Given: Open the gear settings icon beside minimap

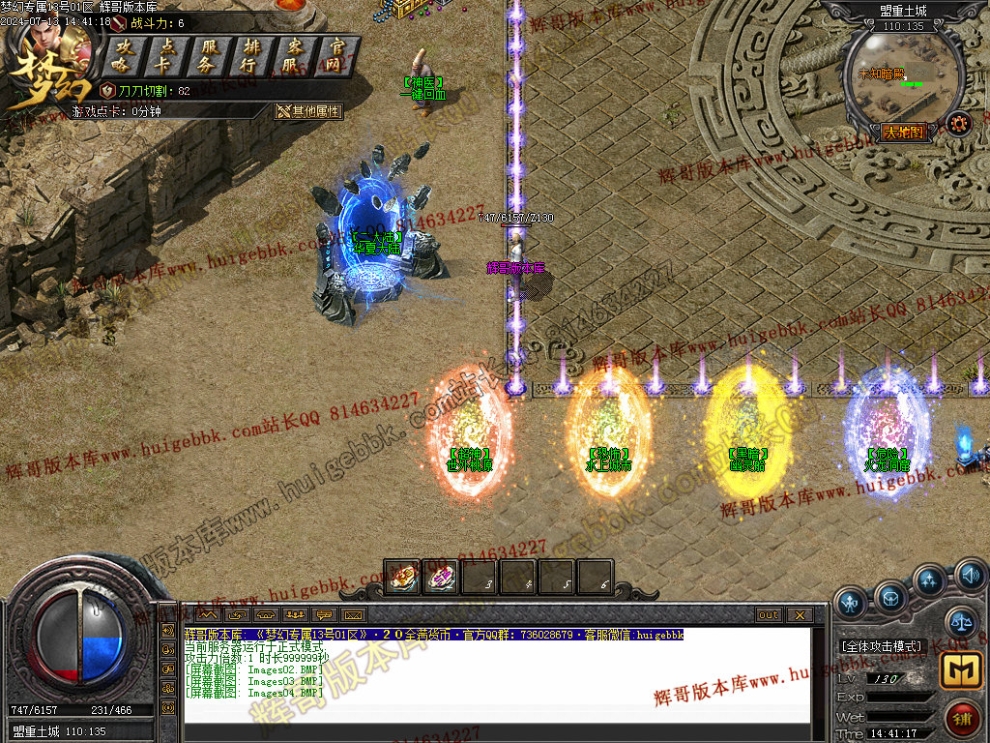Looking at the screenshot, I should 961,123.
